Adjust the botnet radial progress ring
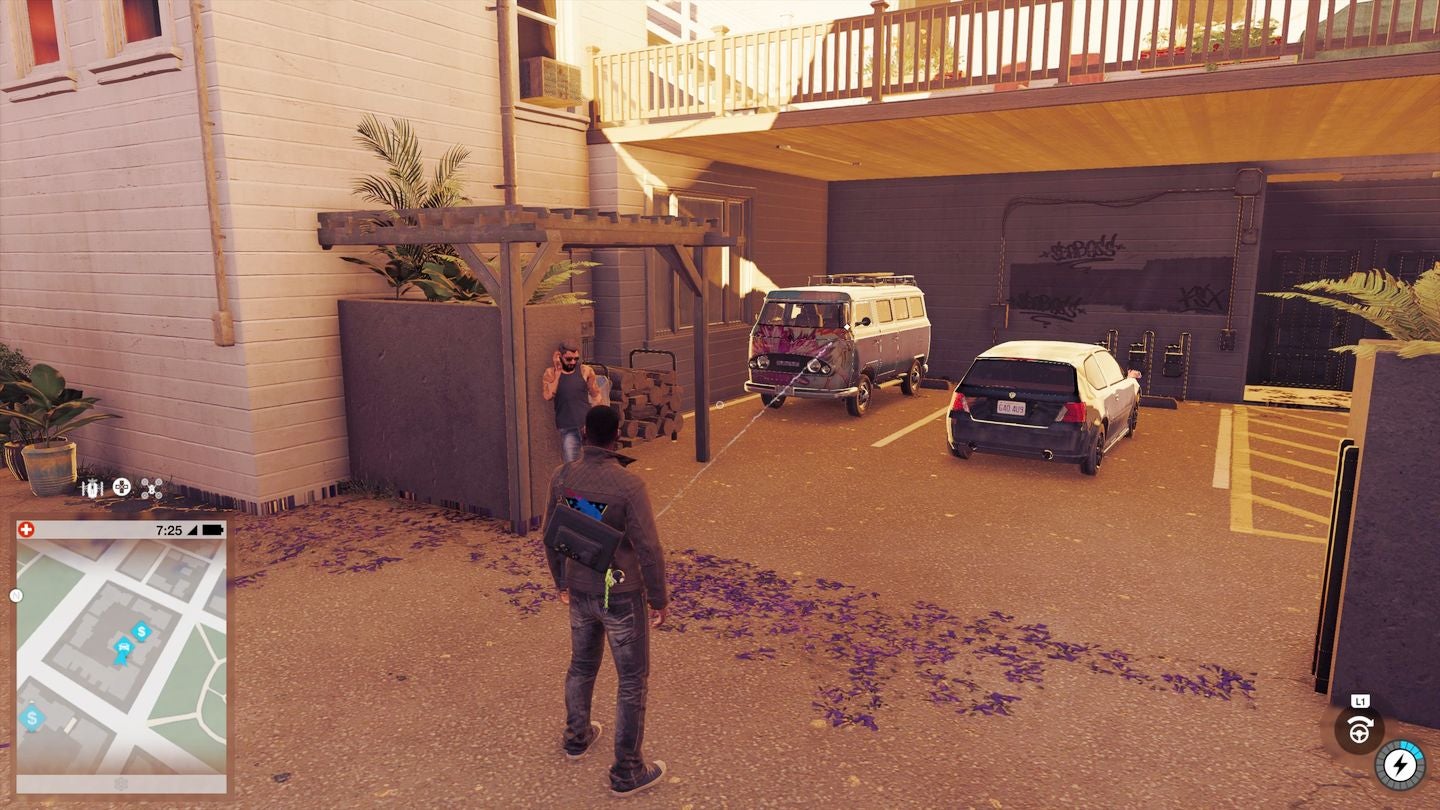1440x810 pixels. (1411, 748)
